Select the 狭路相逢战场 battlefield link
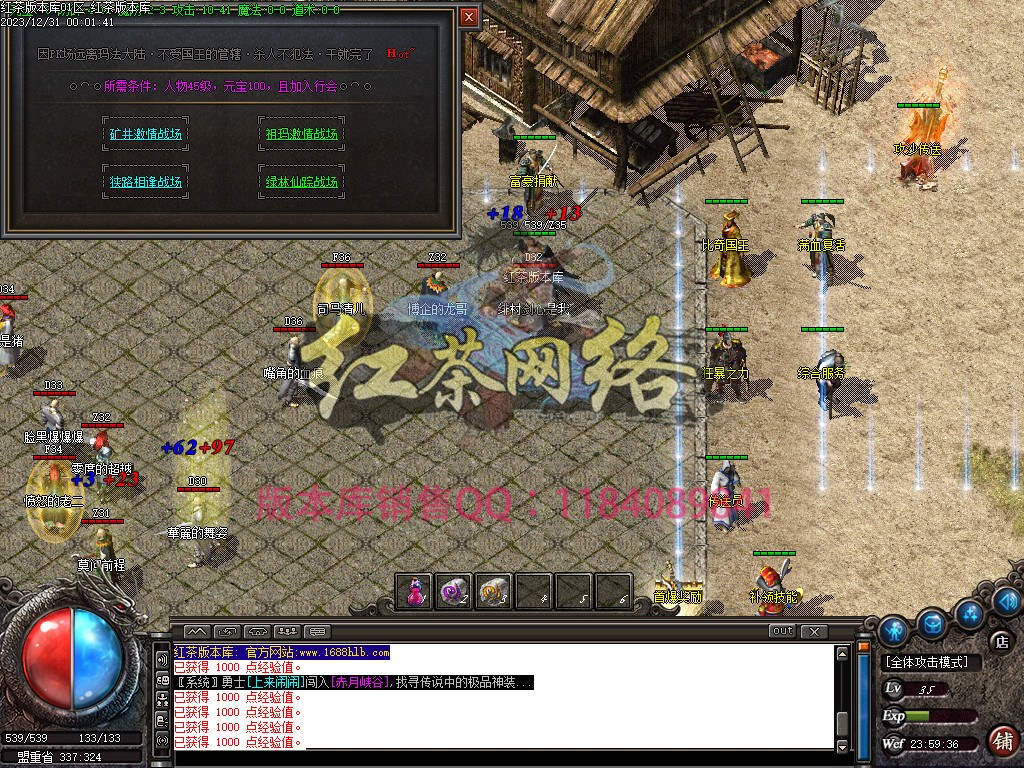Viewport: 1024px width, 768px height. (146, 182)
